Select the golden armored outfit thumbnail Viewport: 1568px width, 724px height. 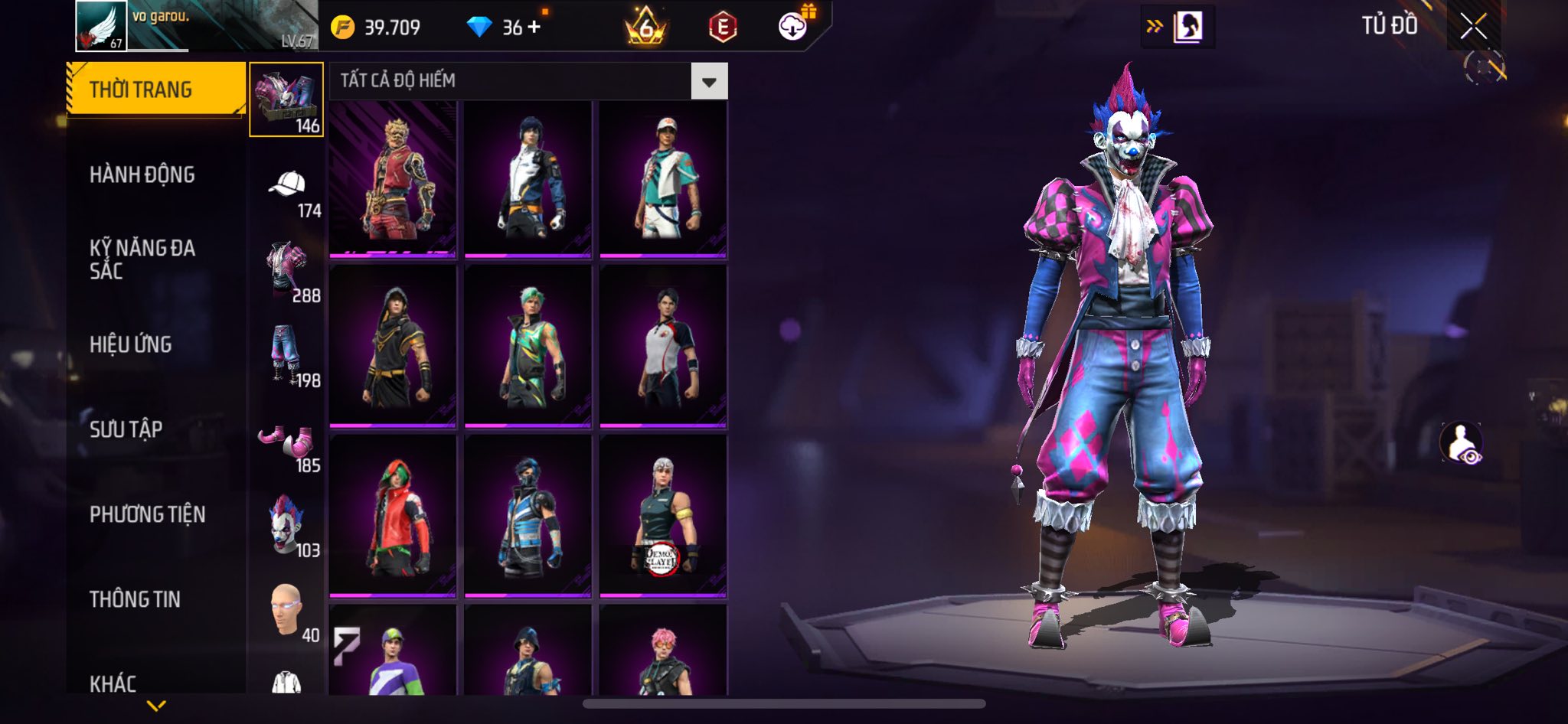(393, 178)
